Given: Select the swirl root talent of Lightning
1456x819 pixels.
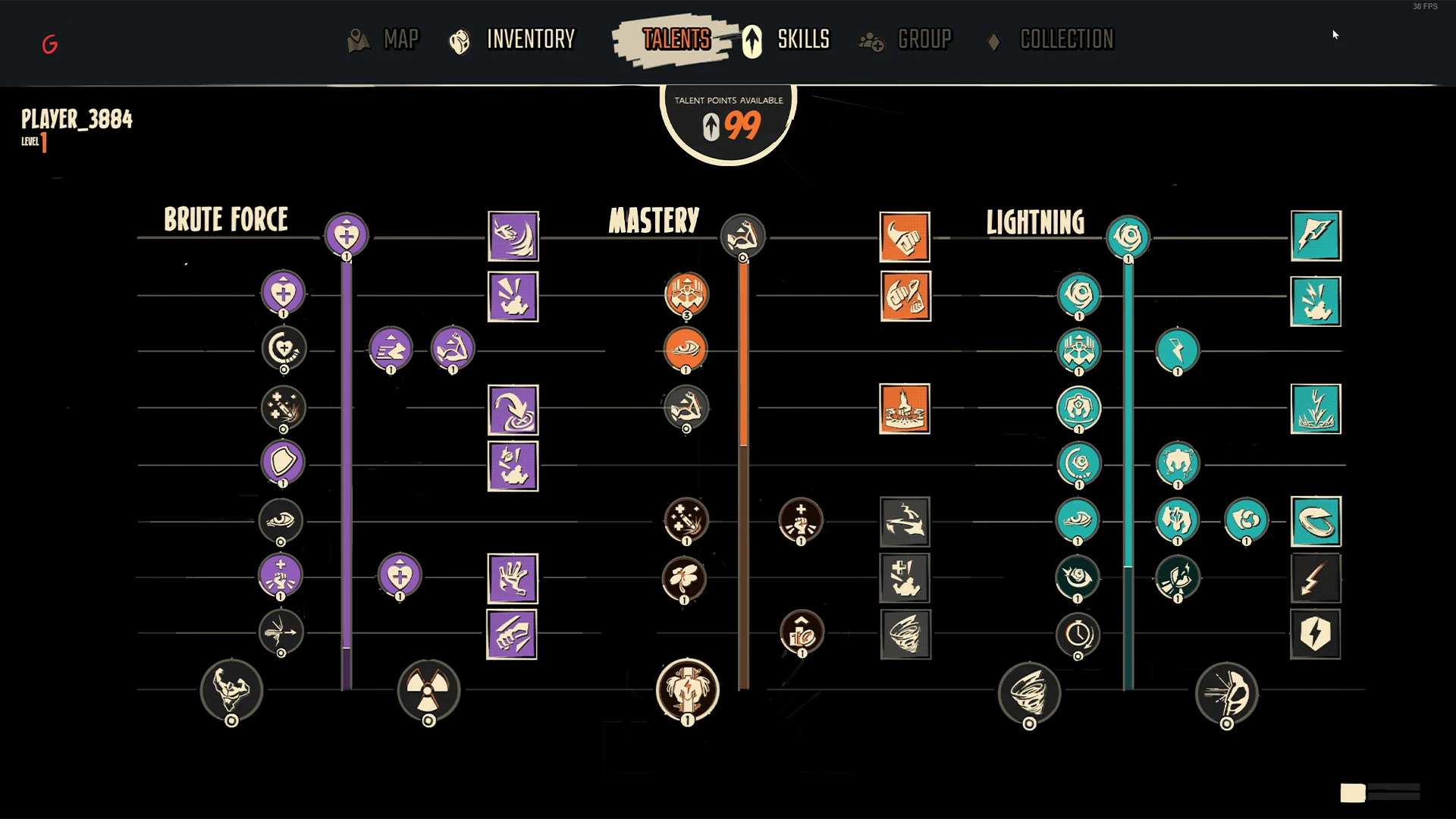Looking at the screenshot, I should (x=1128, y=235).
